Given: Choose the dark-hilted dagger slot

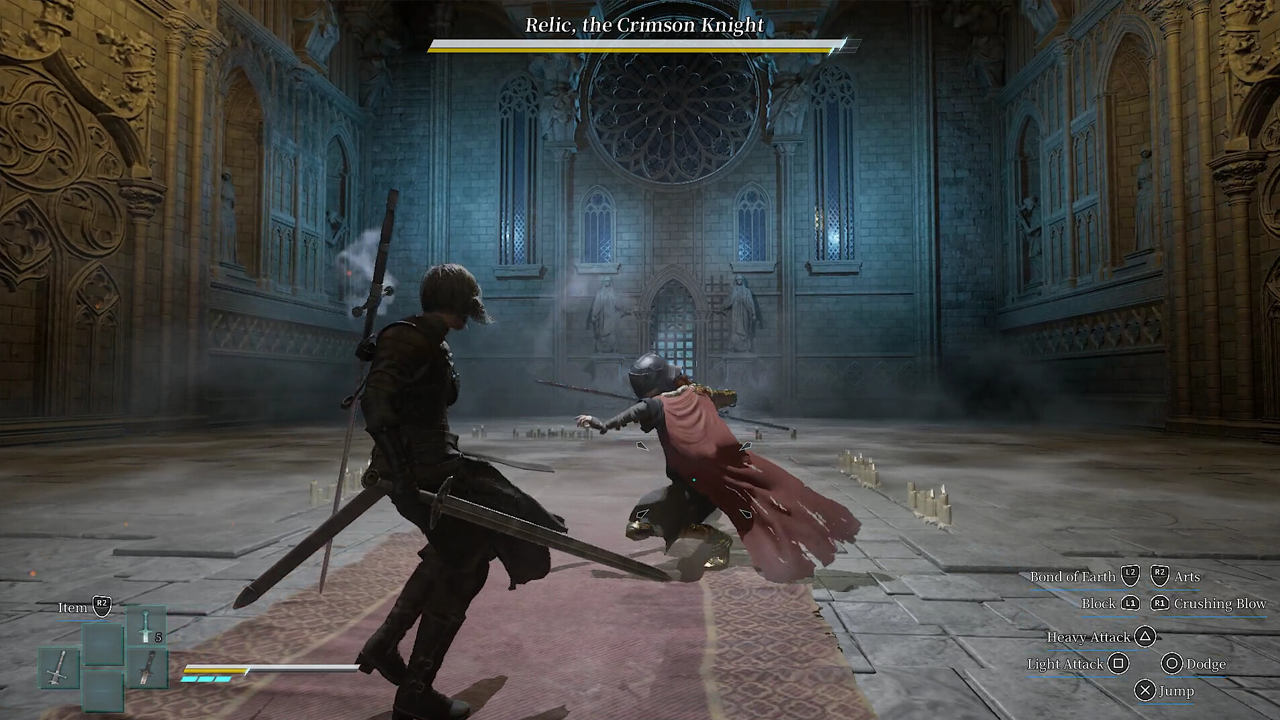Looking at the screenshot, I should point(146,668).
